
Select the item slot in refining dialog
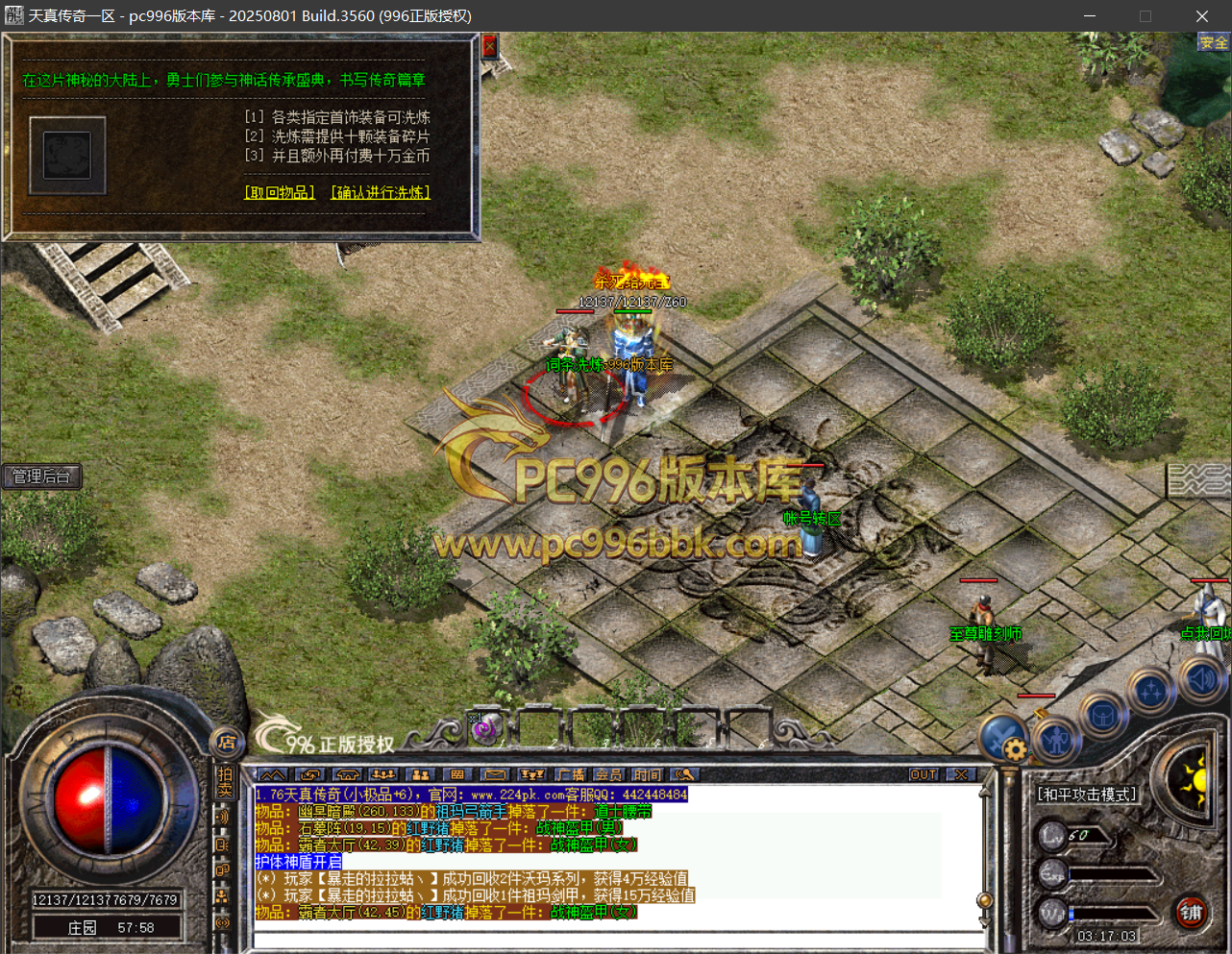[67, 155]
